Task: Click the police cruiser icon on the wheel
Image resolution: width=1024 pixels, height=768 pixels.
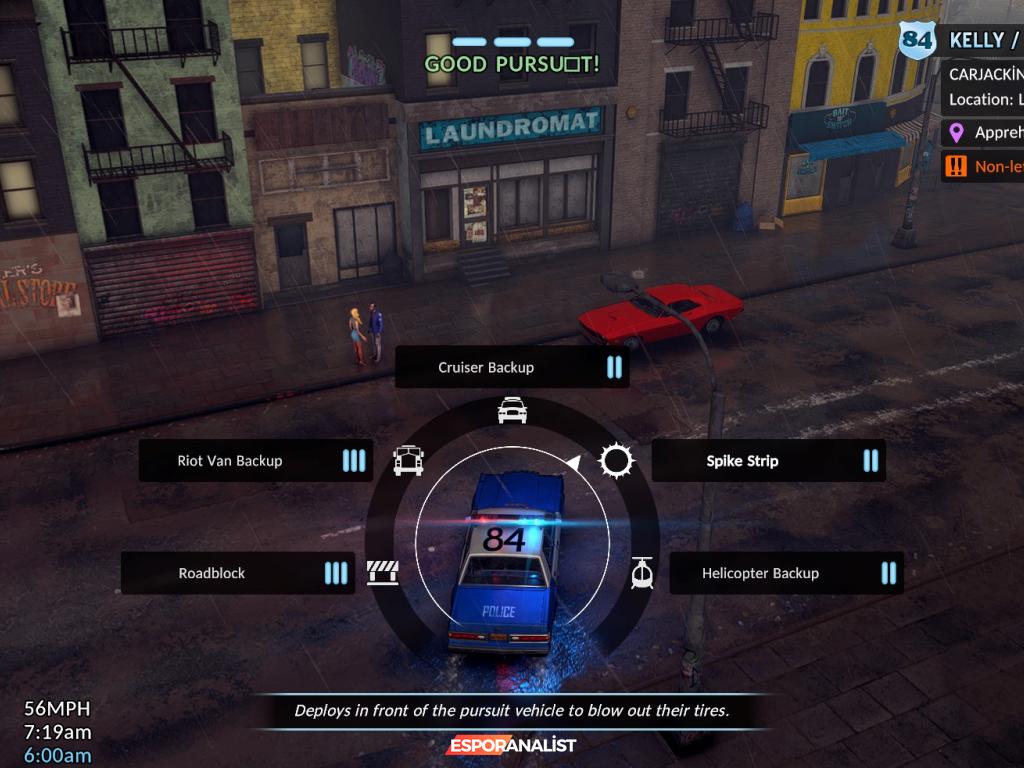Action: point(512,410)
